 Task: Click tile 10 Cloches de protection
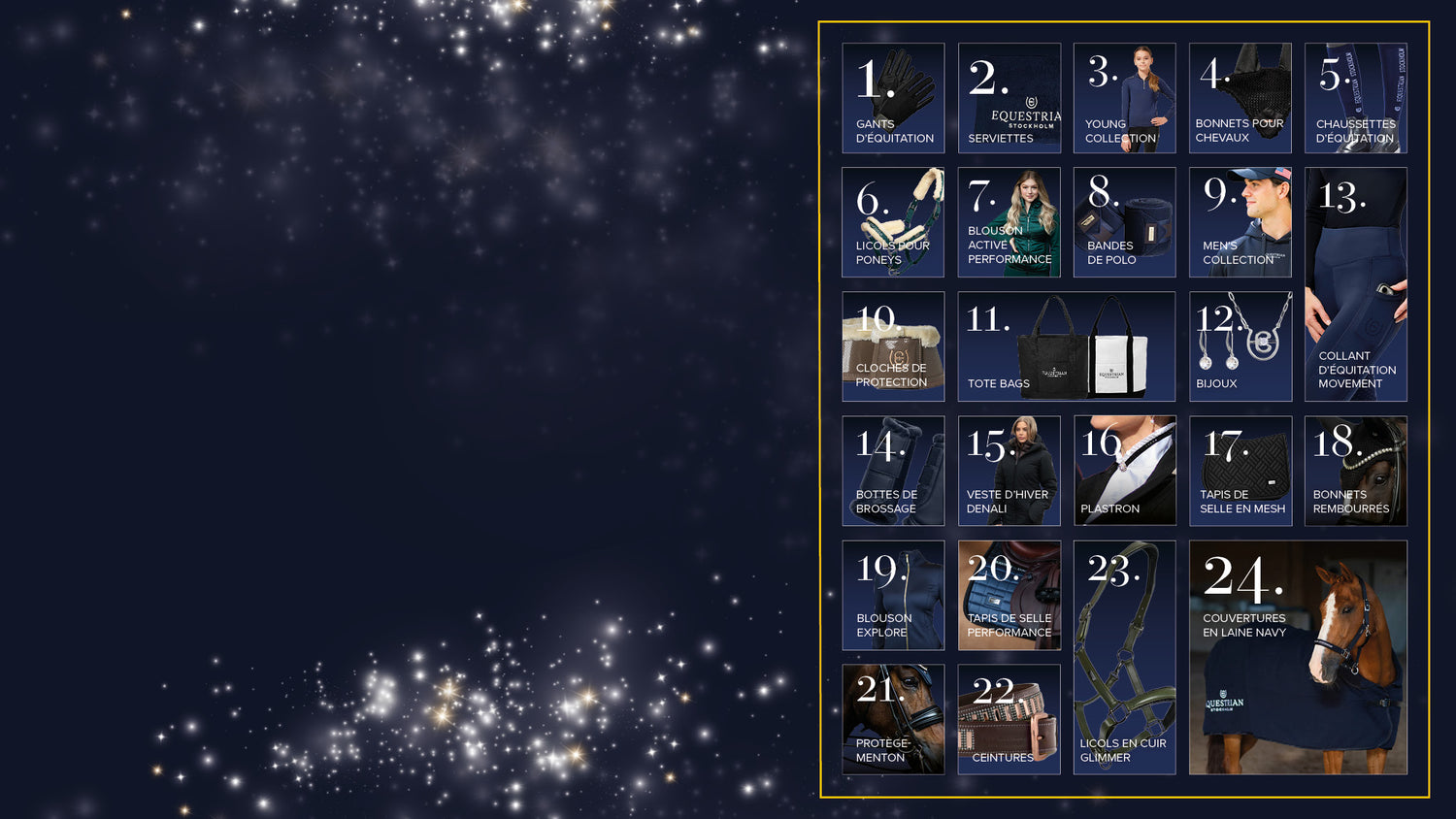893,346
